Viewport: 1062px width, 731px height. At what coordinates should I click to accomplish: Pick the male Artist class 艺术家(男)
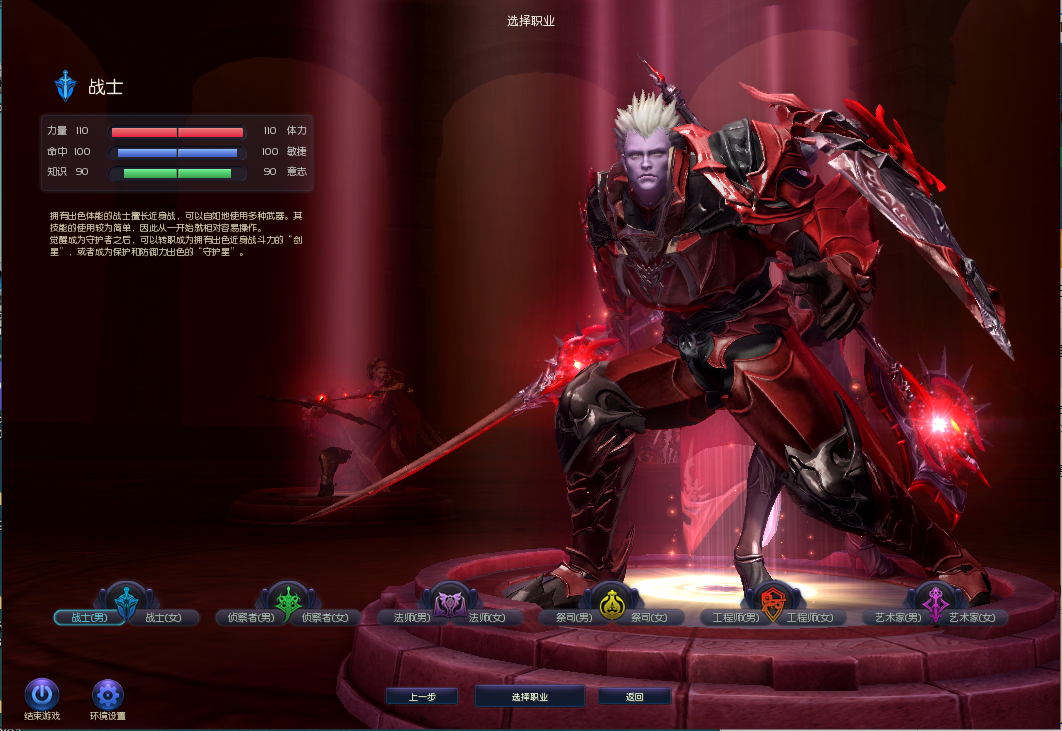click(896, 617)
